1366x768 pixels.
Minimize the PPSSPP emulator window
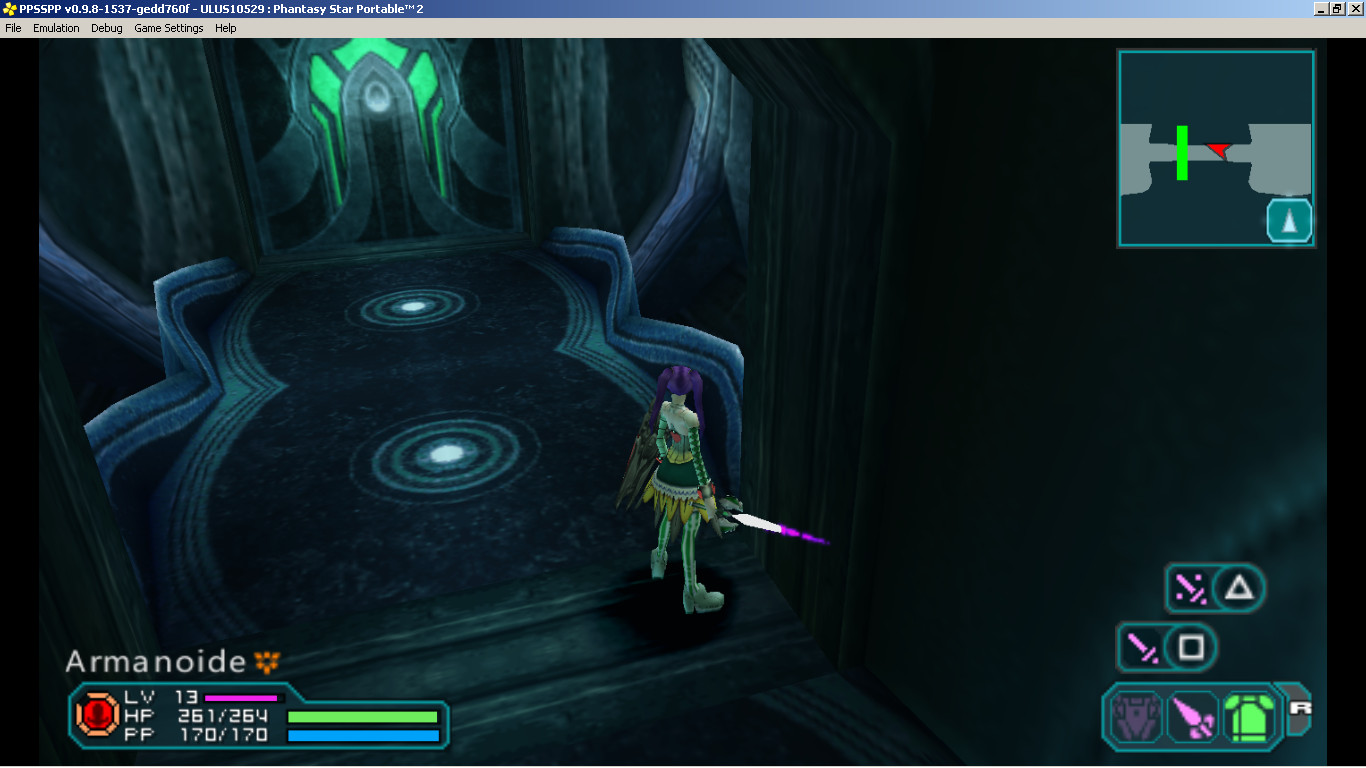point(1321,8)
